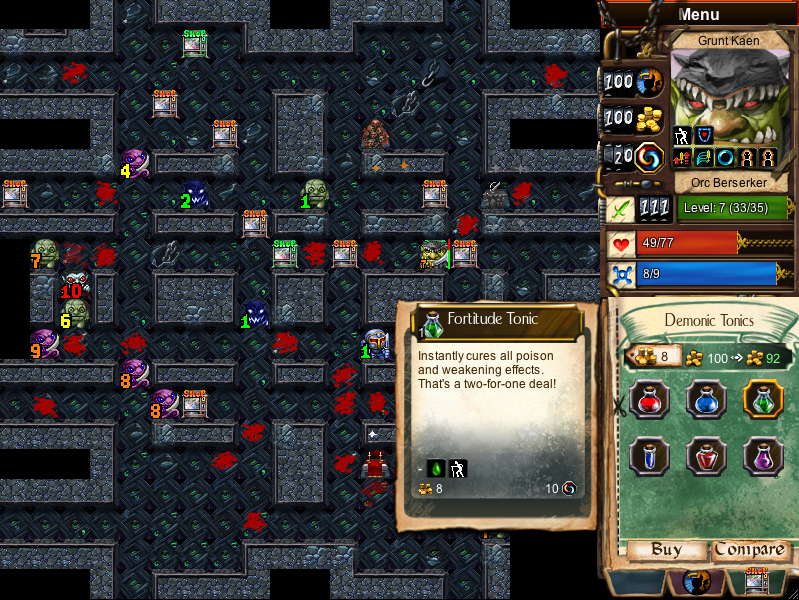Choose the blue round potion
Viewport: 799px width, 600px height.
[705, 399]
